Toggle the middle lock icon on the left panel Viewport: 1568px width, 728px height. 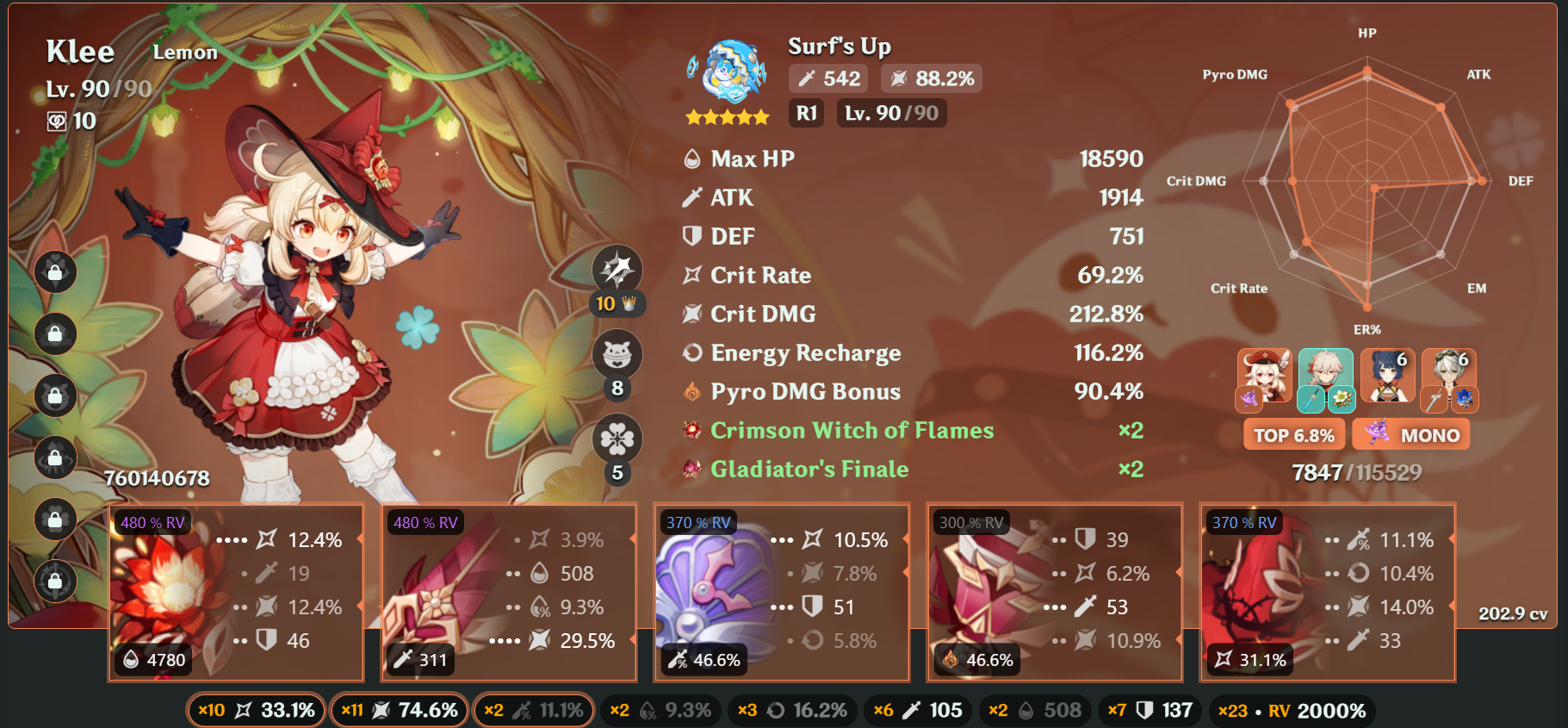tap(55, 396)
